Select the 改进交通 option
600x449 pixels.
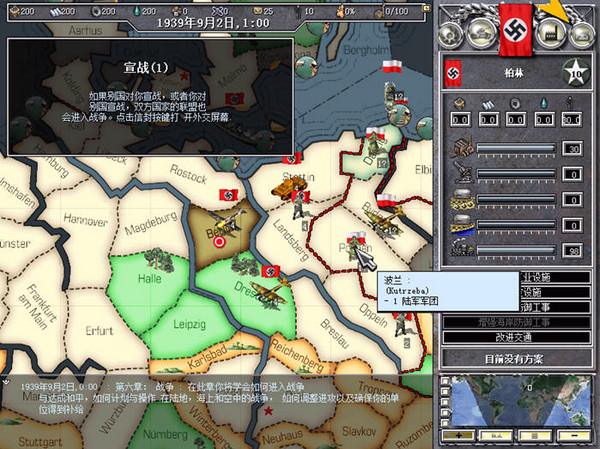click(x=516, y=337)
